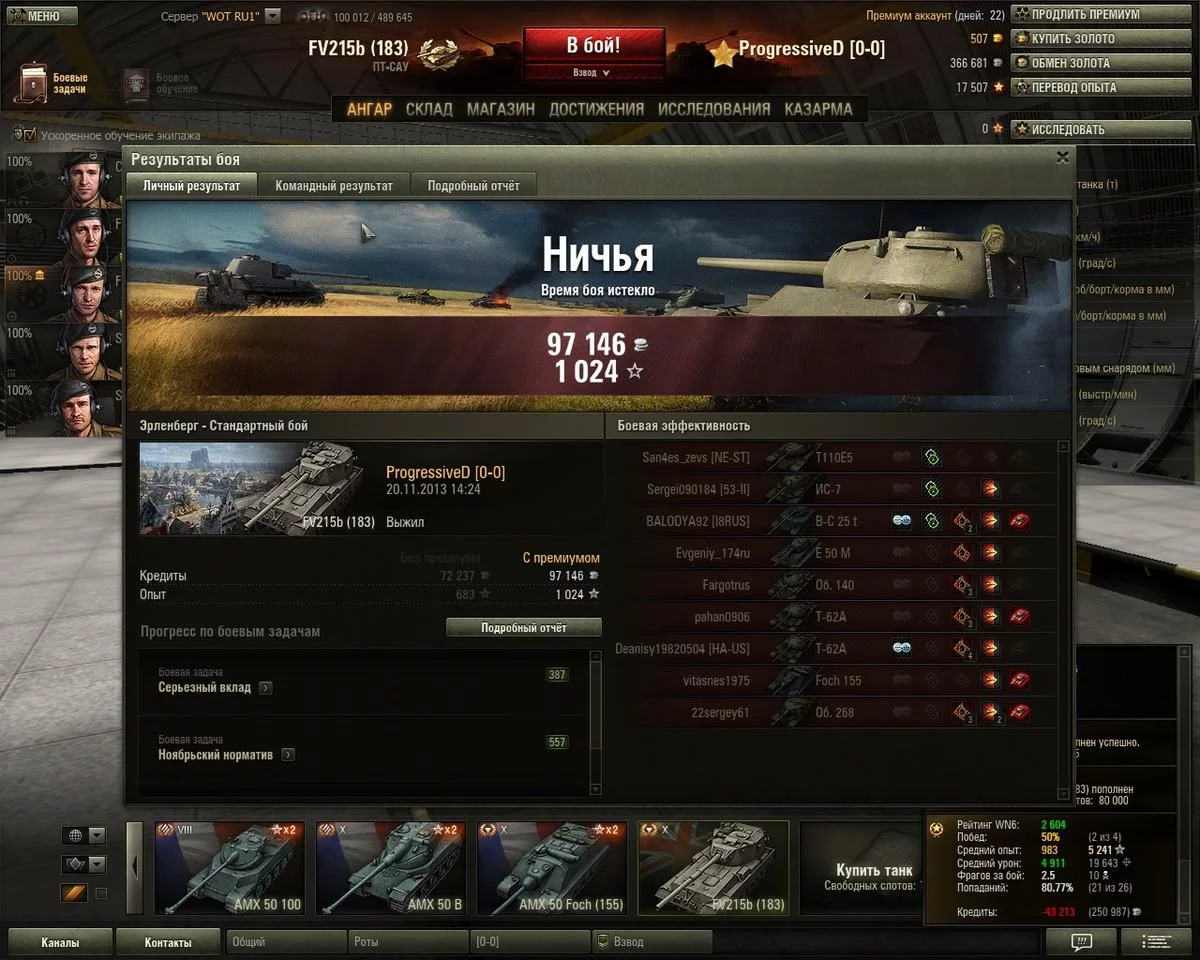
Task: Click the Подробный отчёт button under battle tasks
Action: click(x=523, y=628)
